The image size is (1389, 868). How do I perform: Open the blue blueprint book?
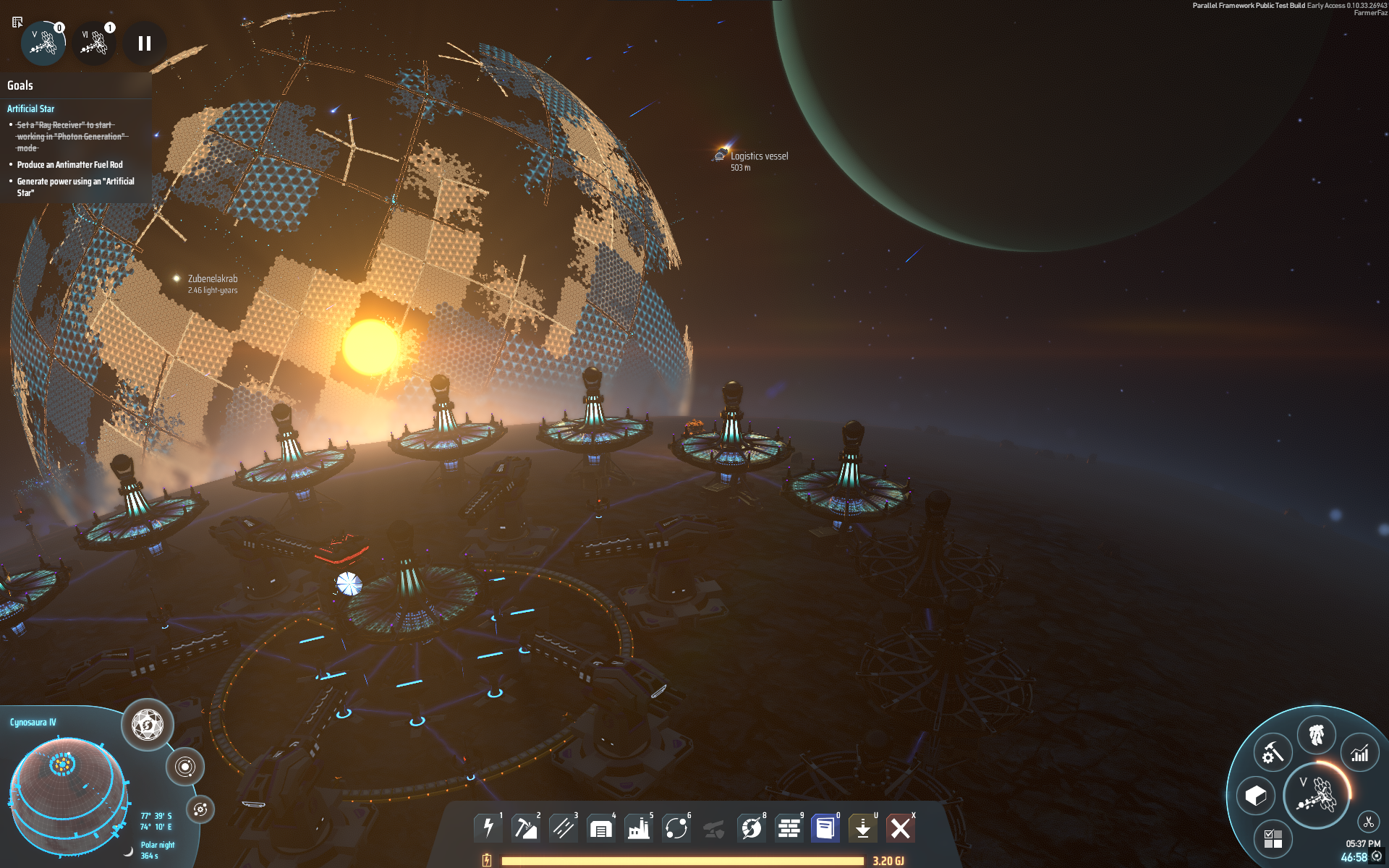[x=825, y=827]
